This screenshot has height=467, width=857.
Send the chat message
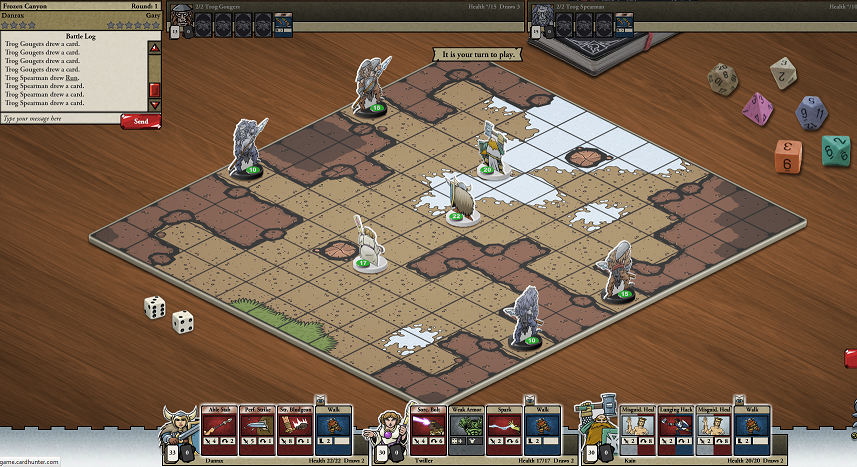pyautogui.click(x=140, y=121)
